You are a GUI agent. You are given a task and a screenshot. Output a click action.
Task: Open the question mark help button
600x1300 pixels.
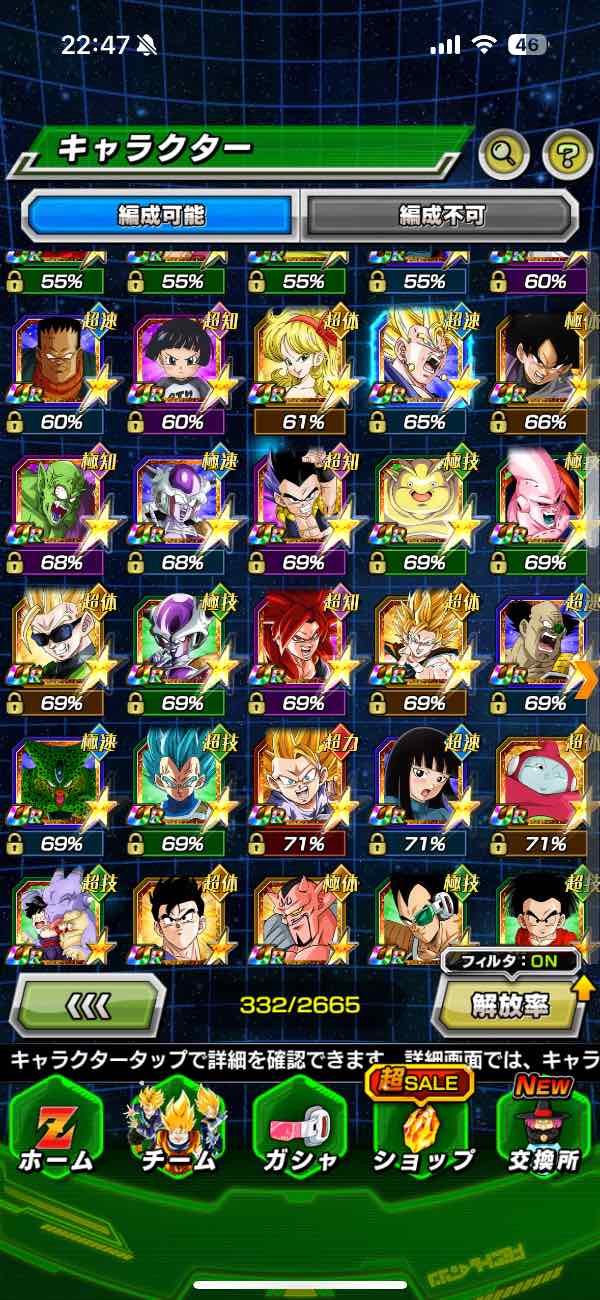[x=567, y=153]
